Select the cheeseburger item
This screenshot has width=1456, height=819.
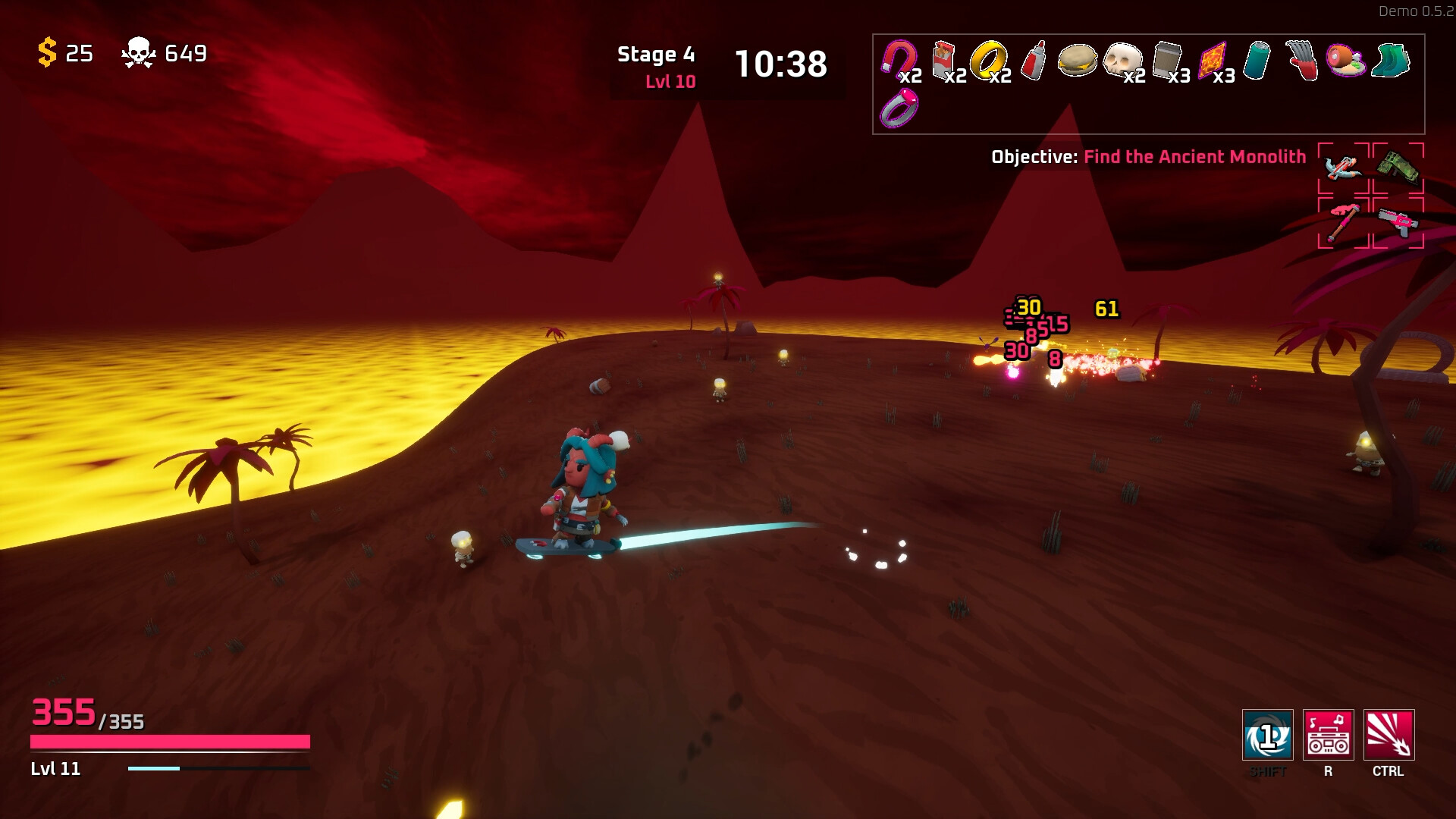(1077, 61)
